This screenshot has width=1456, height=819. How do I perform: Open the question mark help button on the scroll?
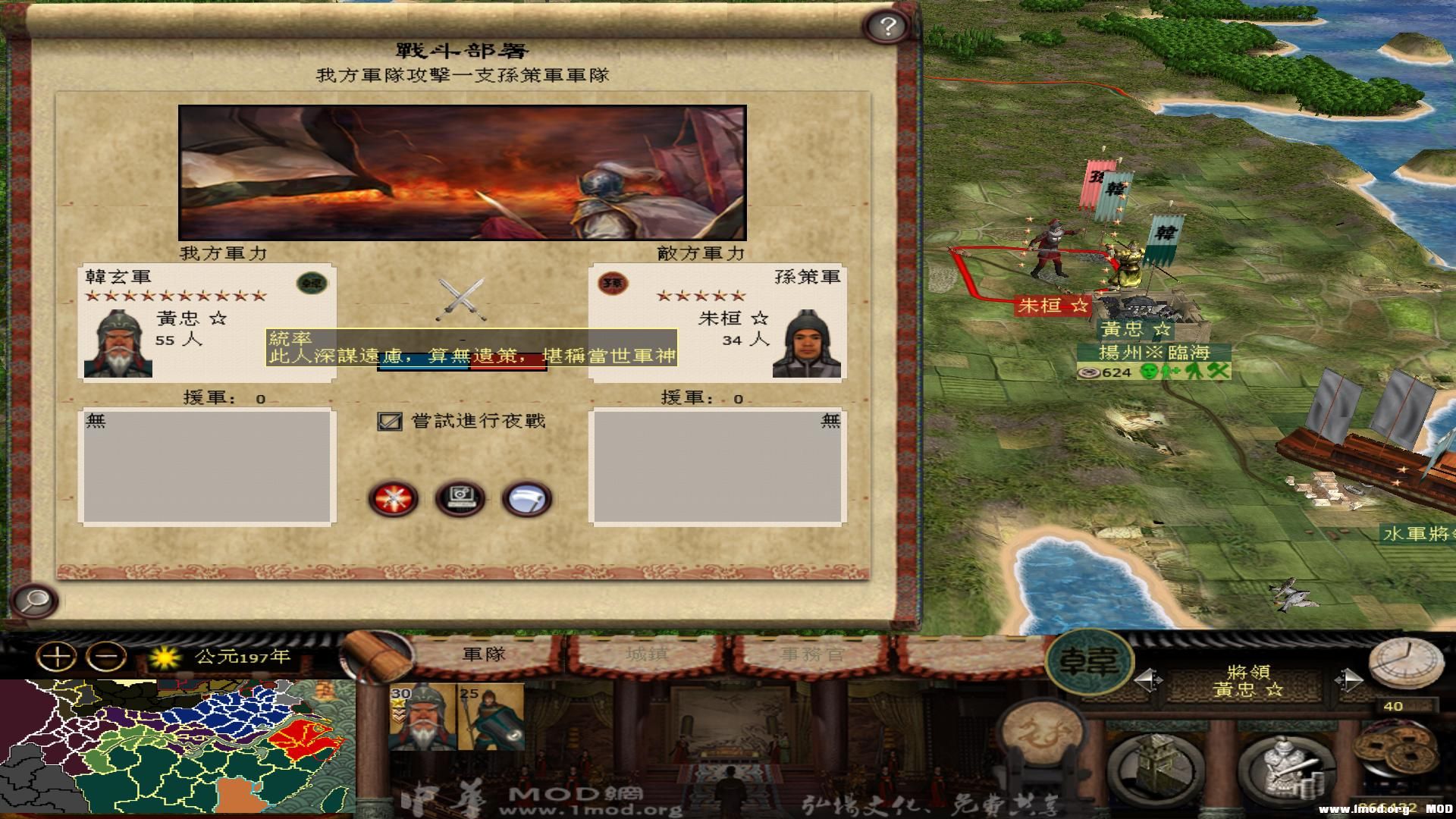(886, 27)
